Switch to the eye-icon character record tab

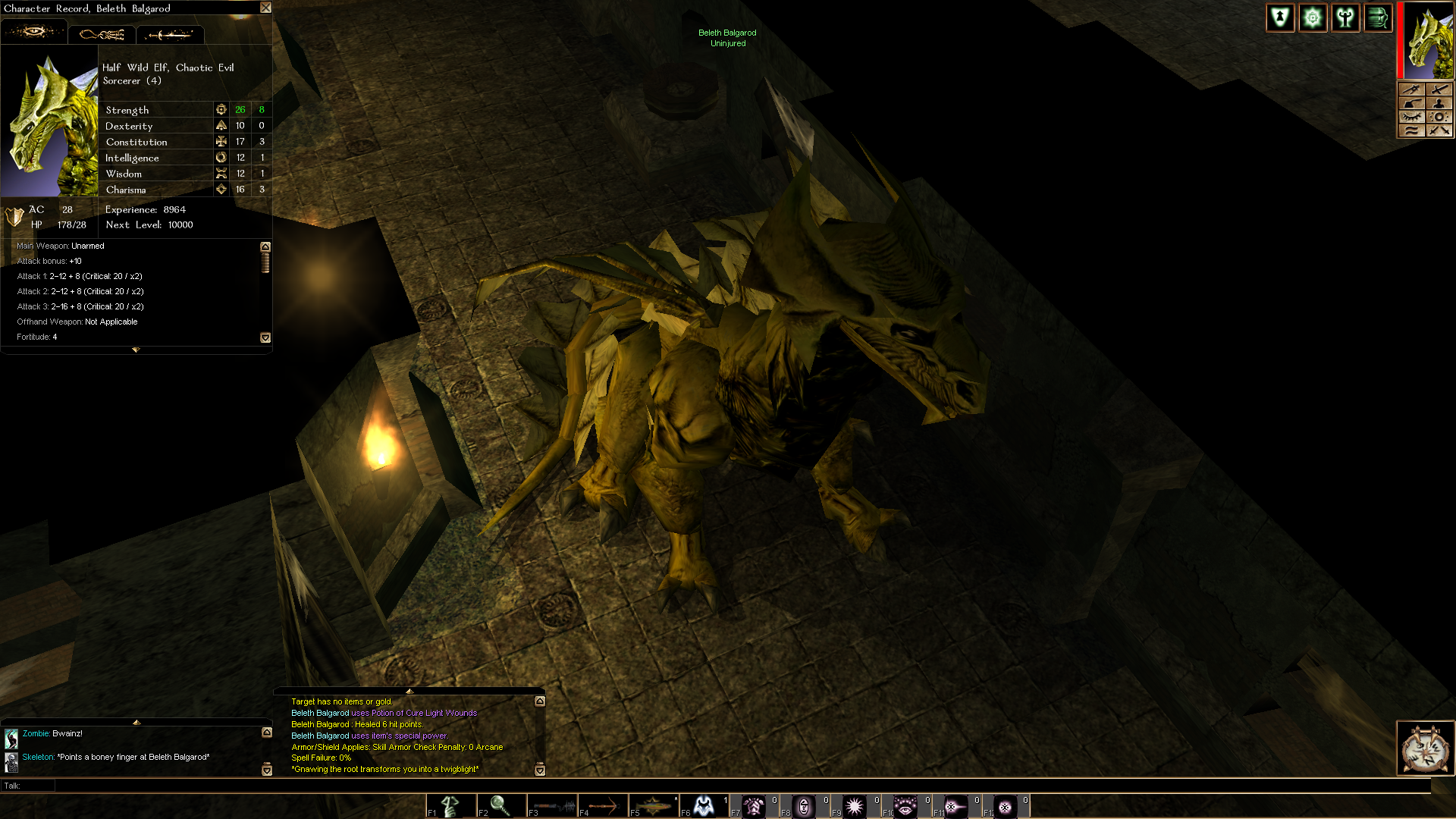(34, 33)
